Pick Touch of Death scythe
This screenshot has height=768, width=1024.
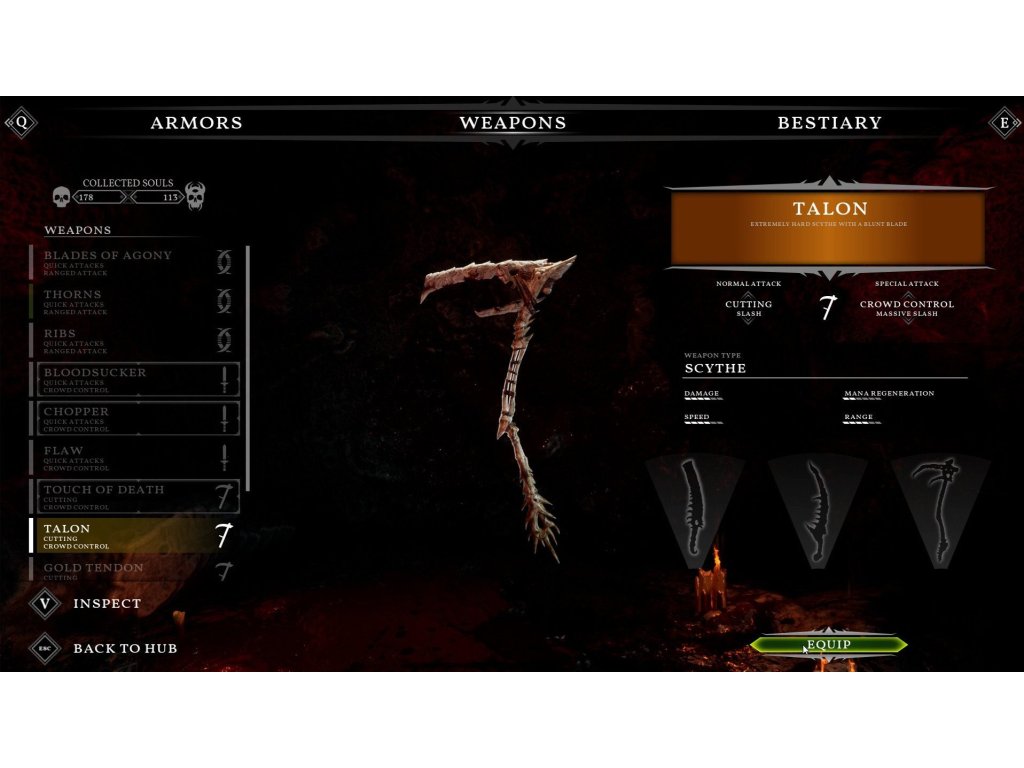coord(135,496)
